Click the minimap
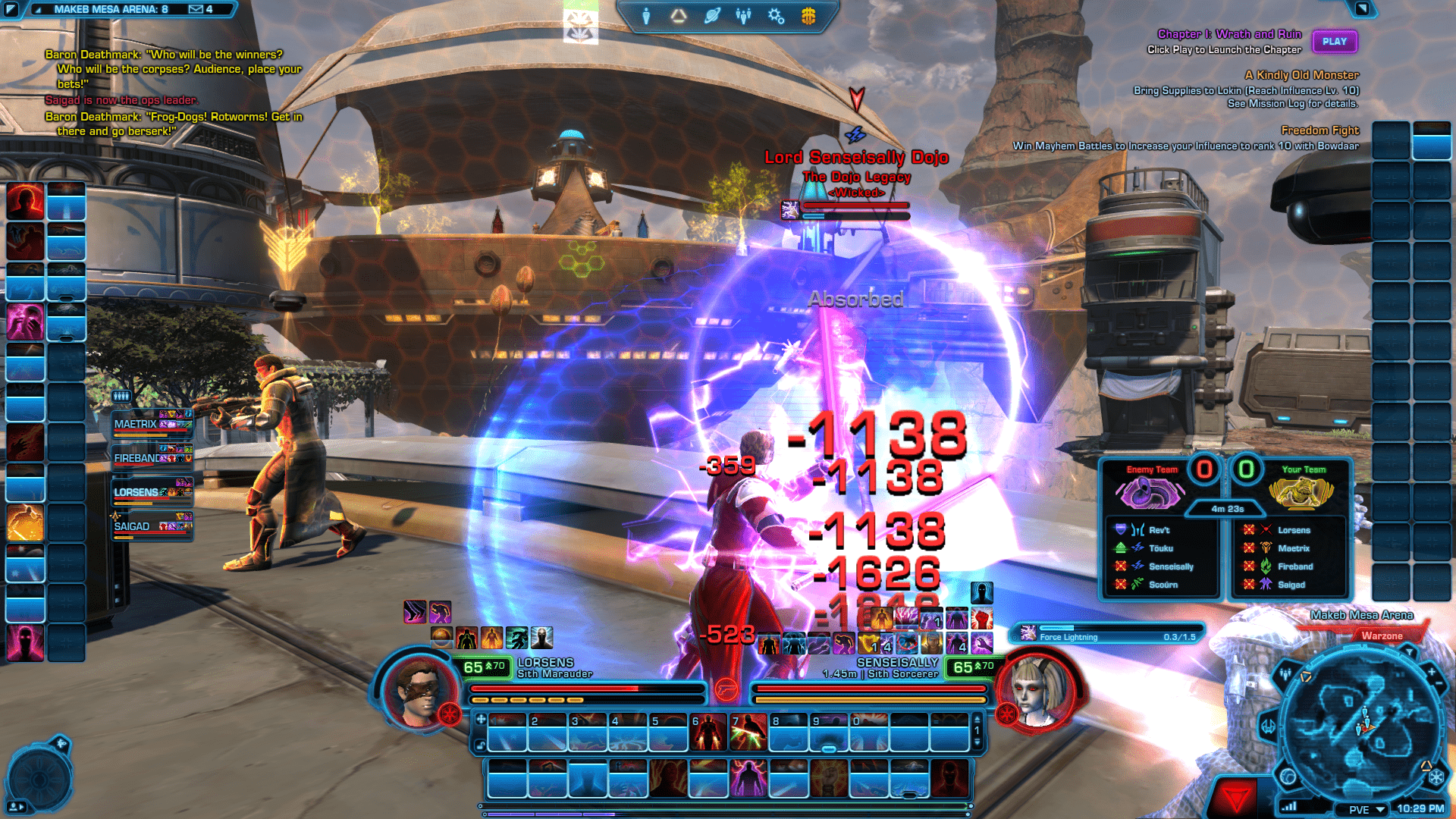 tap(1361, 724)
